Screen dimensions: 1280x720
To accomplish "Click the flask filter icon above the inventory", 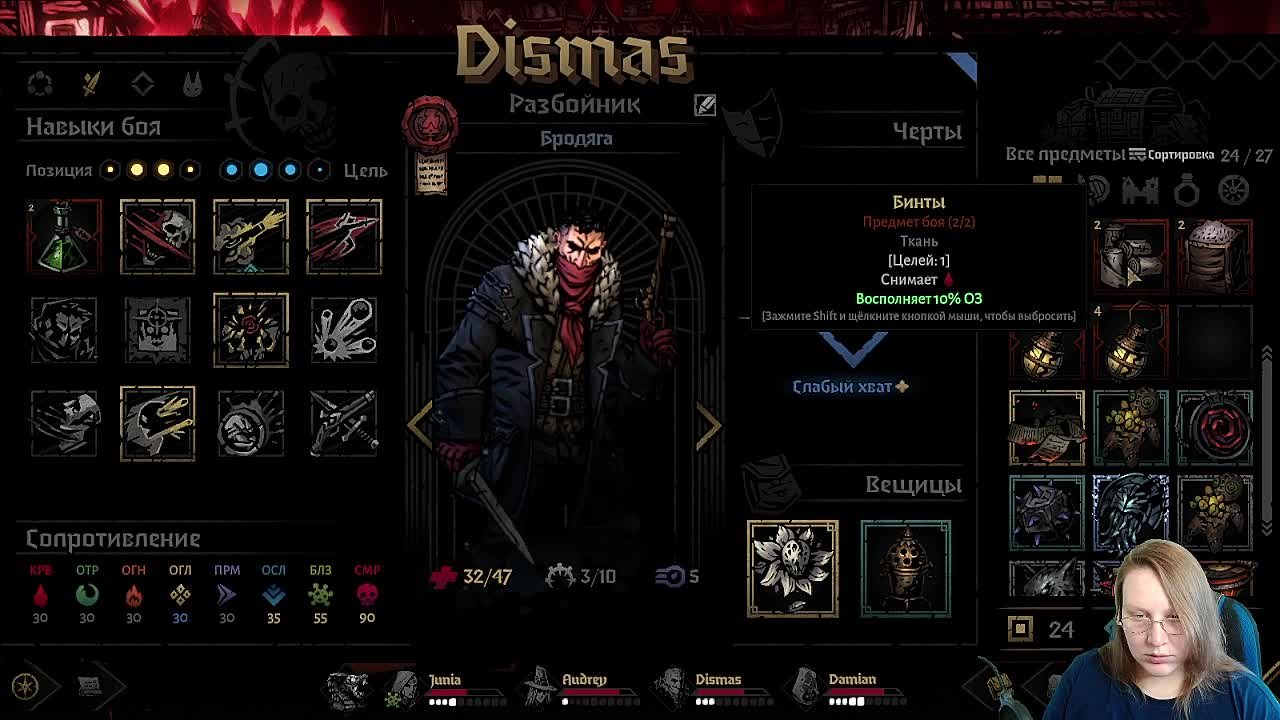I will click(x=1187, y=191).
